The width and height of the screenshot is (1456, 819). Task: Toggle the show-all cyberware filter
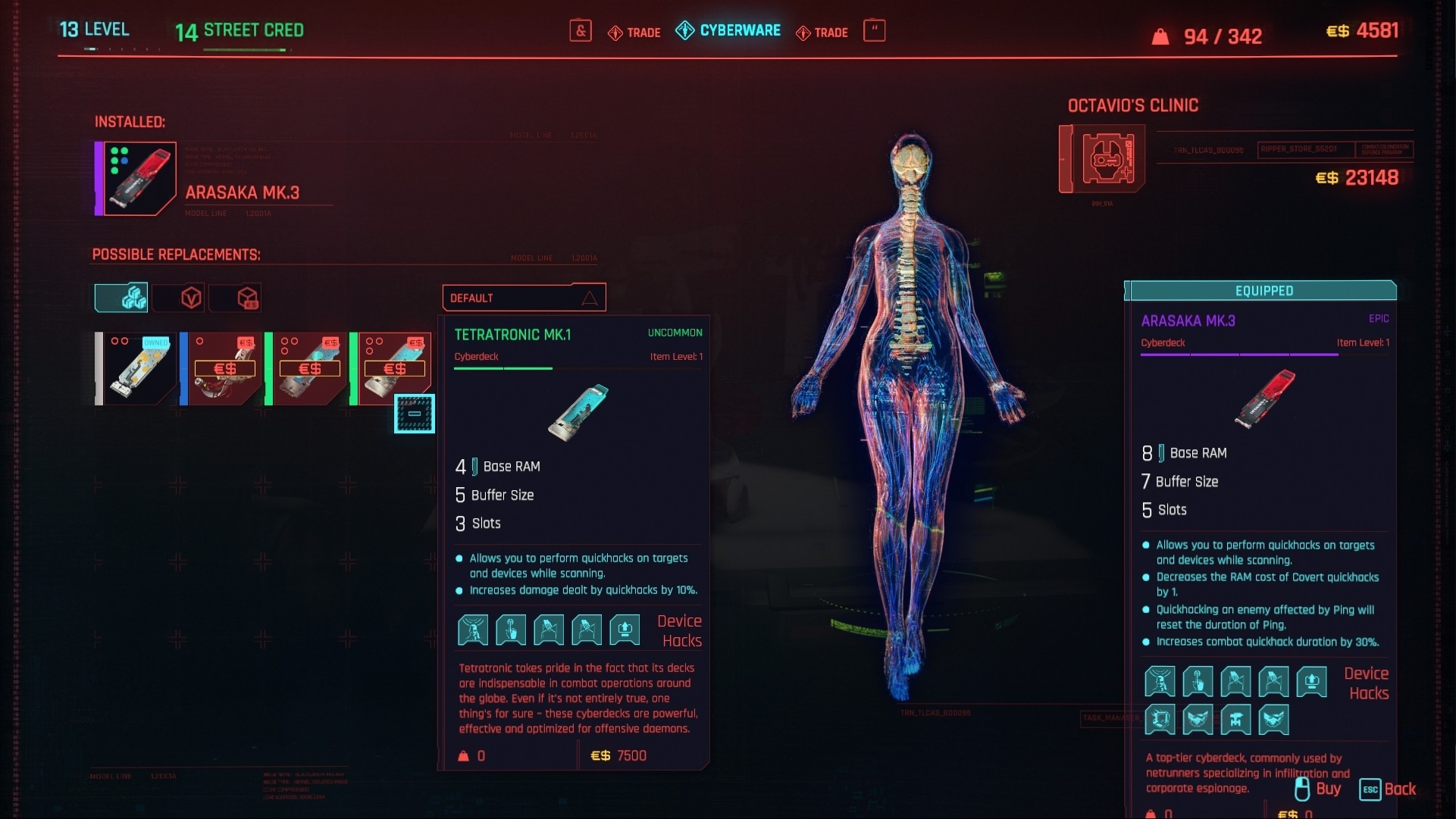121,297
